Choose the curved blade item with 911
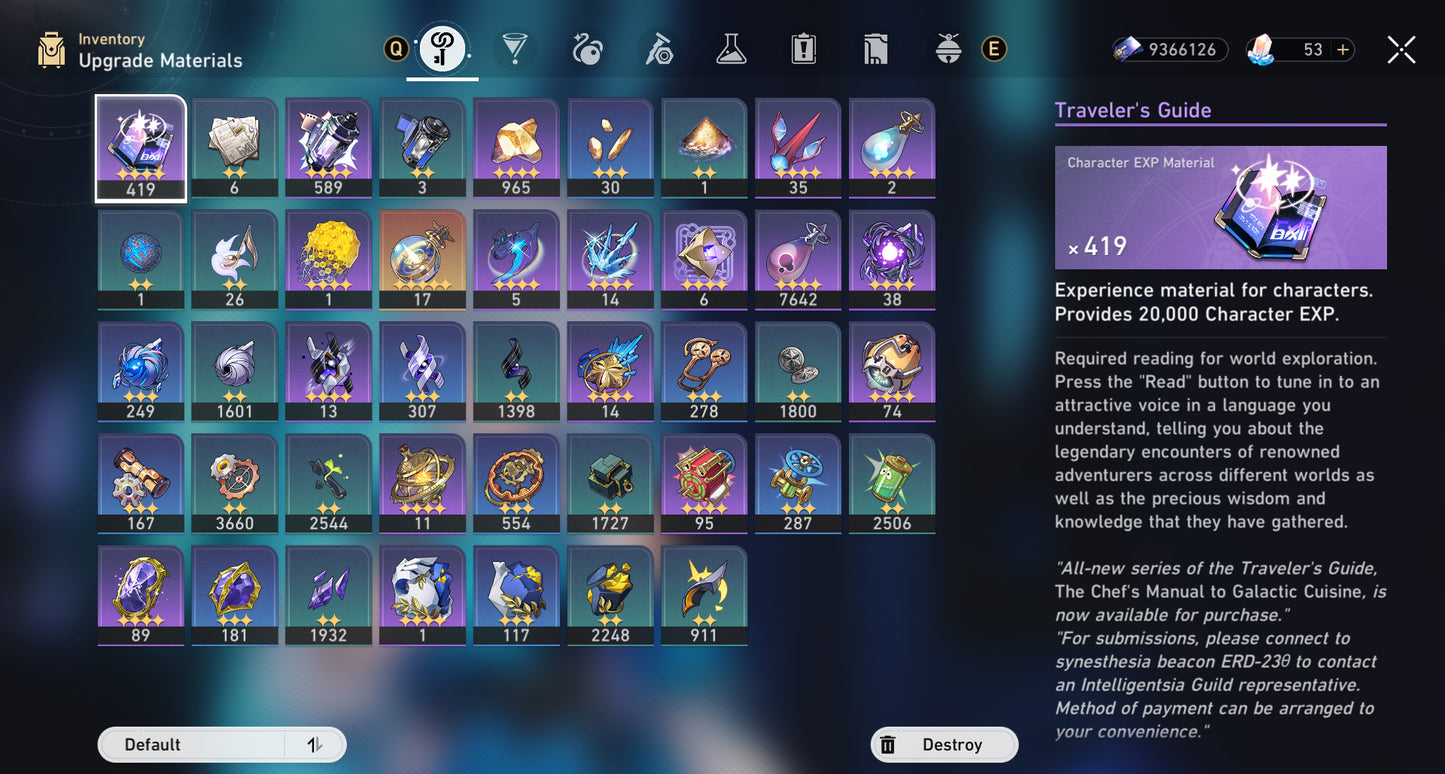Screen dimensions: 1445x774 click(704, 596)
